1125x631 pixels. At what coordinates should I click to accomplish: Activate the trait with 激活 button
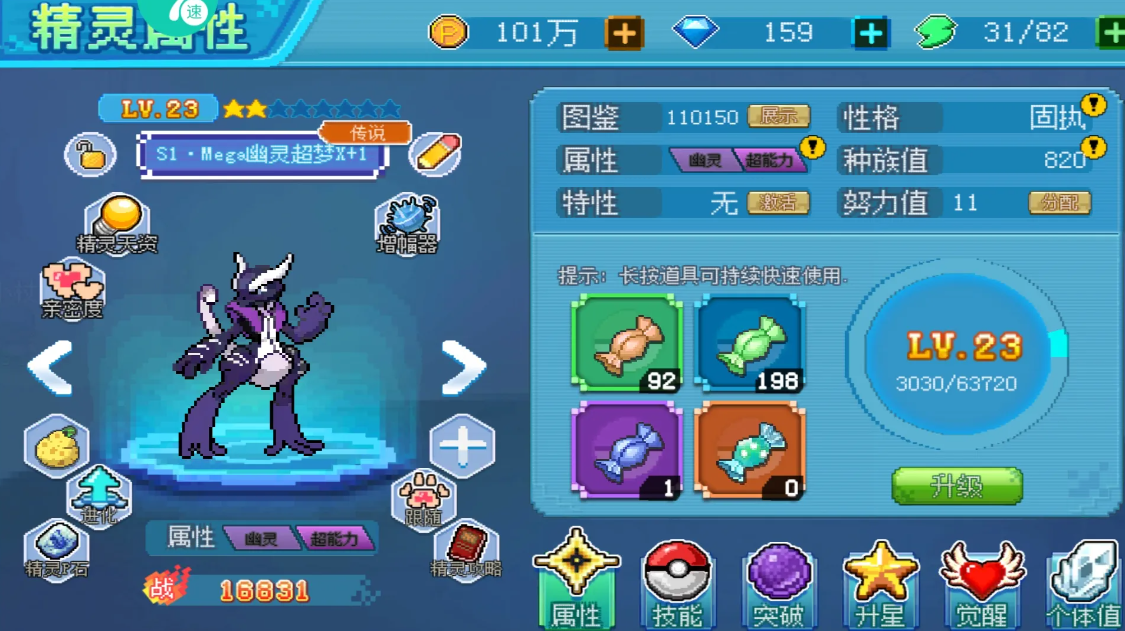[x=778, y=203]
